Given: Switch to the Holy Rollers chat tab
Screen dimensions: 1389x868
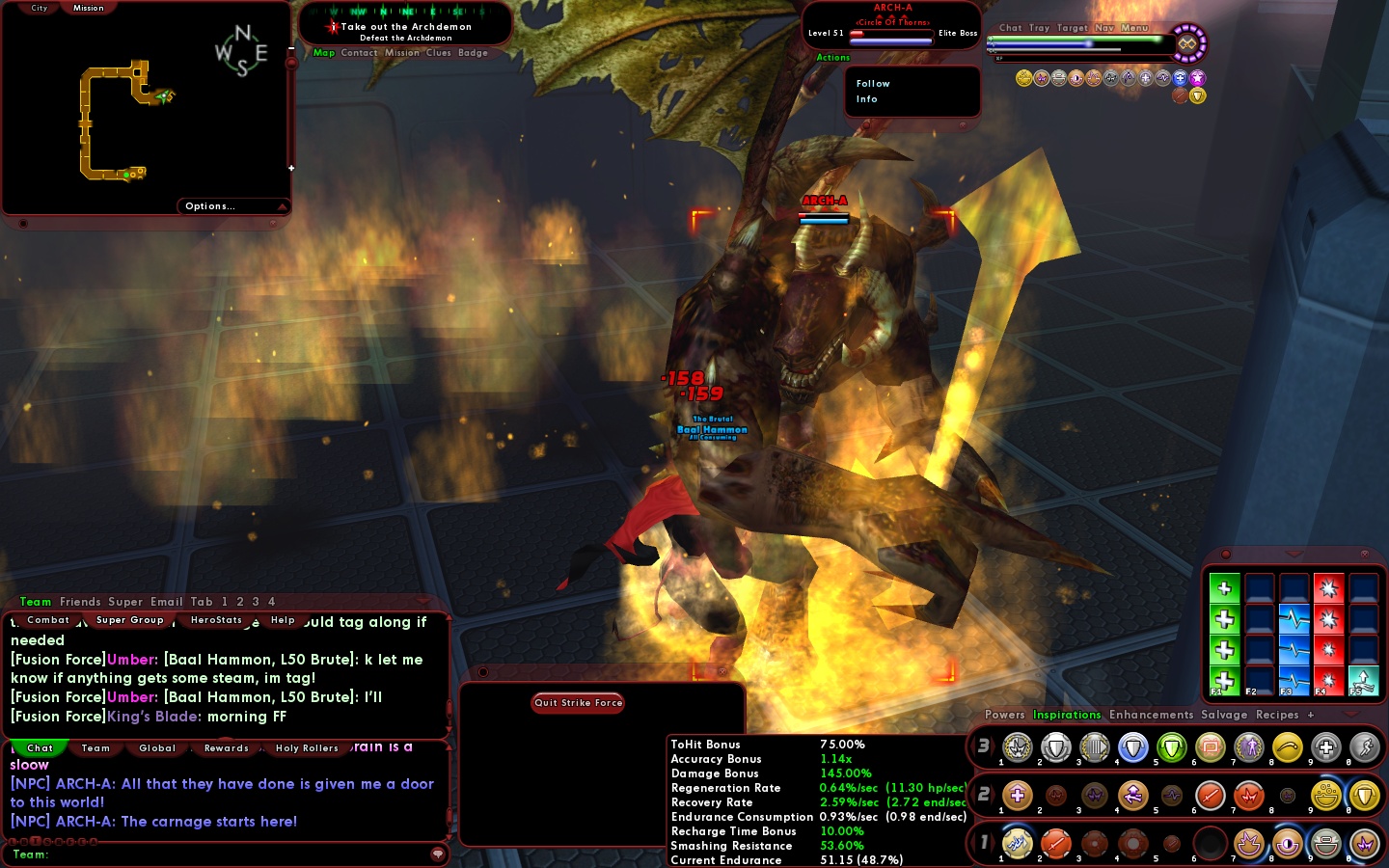Looking at the screenshot, I should pyautogui.click(x=307, y=748).
